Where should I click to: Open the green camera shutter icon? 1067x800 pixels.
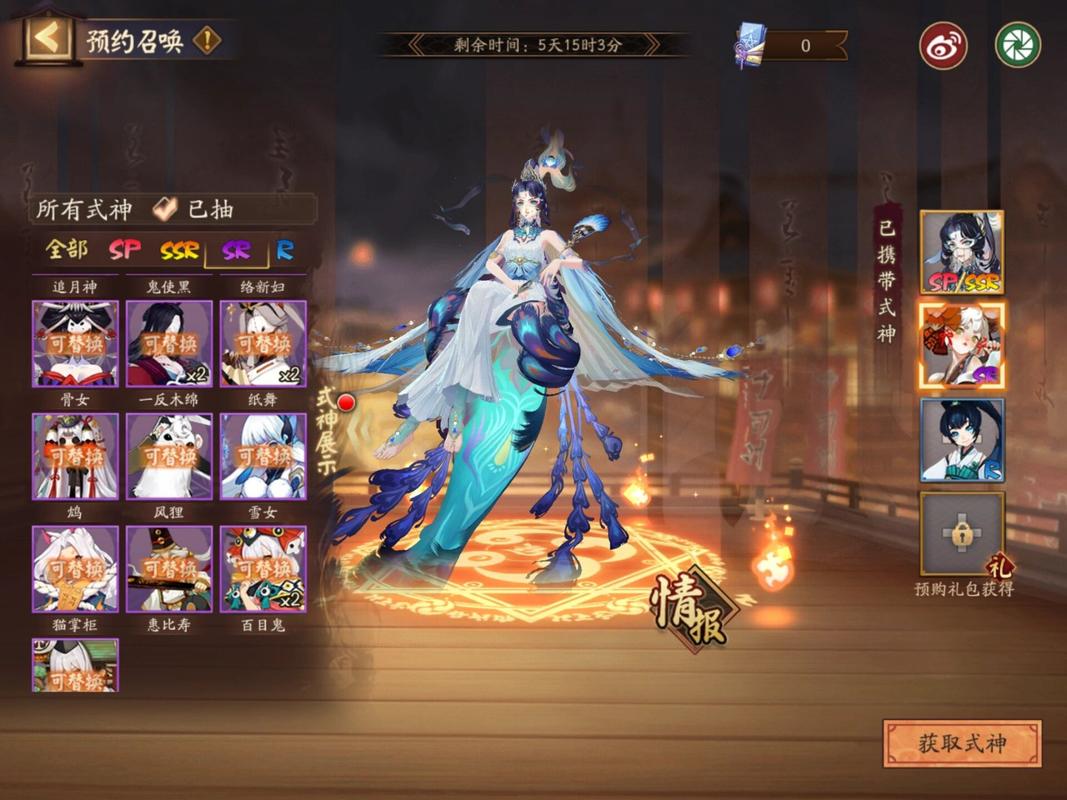(x=1017, y=45)
